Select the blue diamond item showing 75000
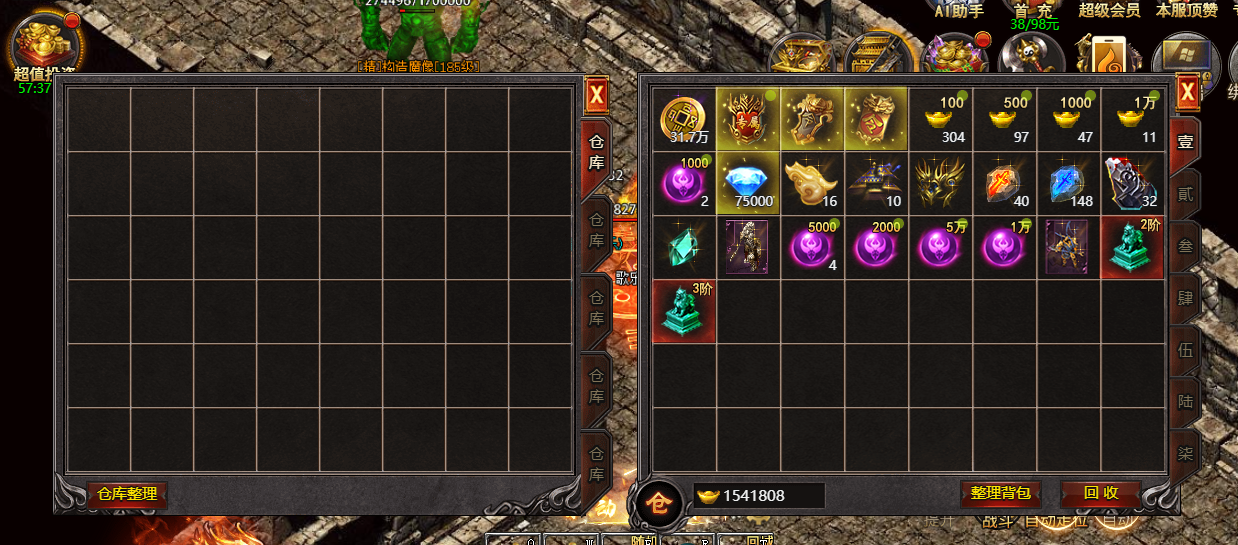This screenshot has height=545, width=1238. (x=749, y=184)
